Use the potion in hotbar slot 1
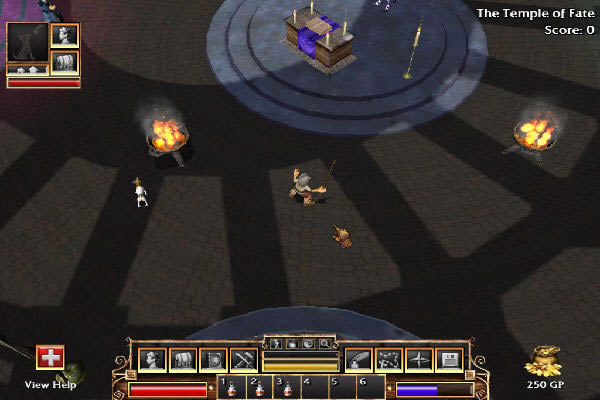The height and width of the screenshot is (400, 600). coord(231,388)
